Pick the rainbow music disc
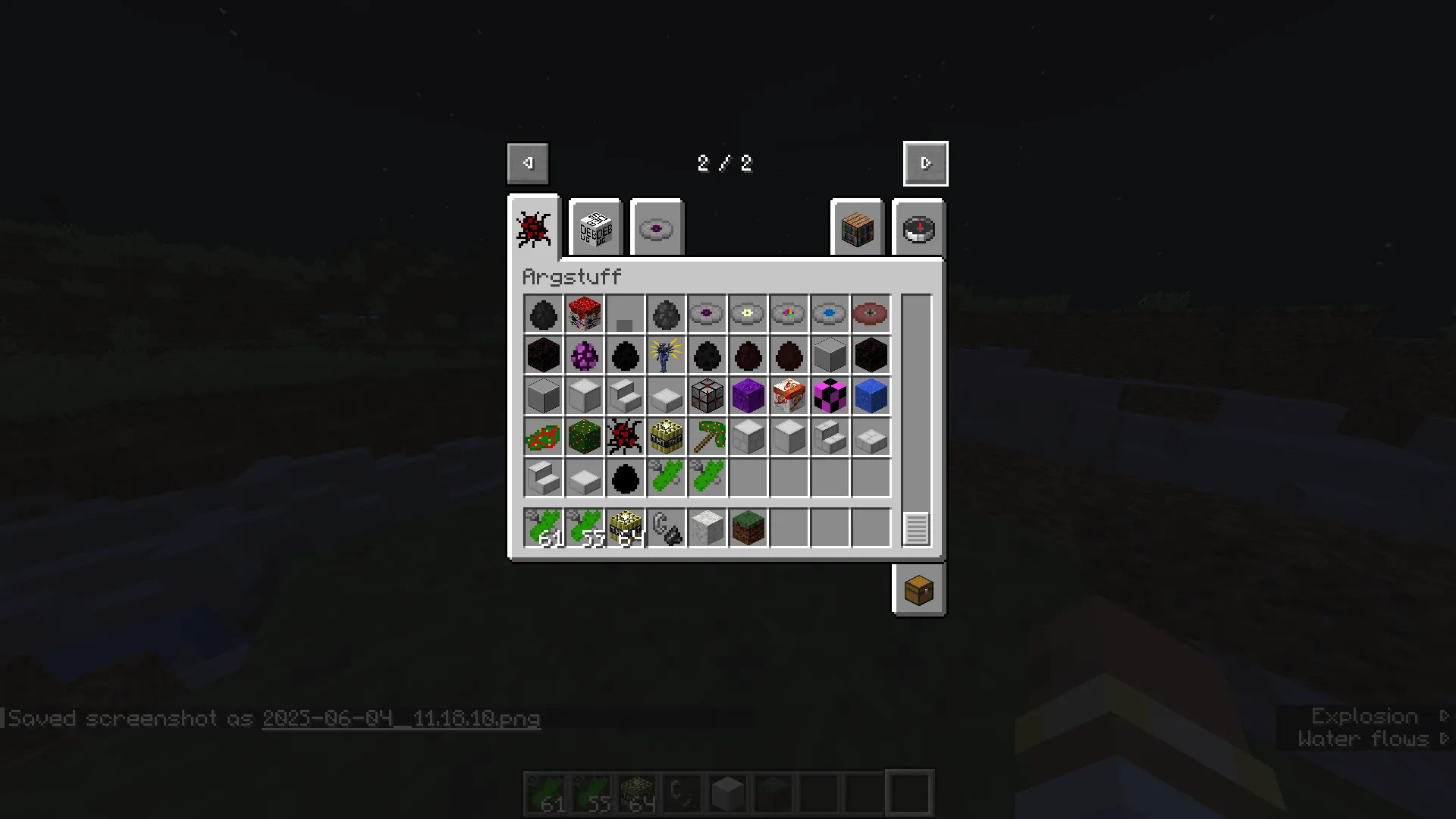This screenshot has height=819, width=1456. (789, 314)
